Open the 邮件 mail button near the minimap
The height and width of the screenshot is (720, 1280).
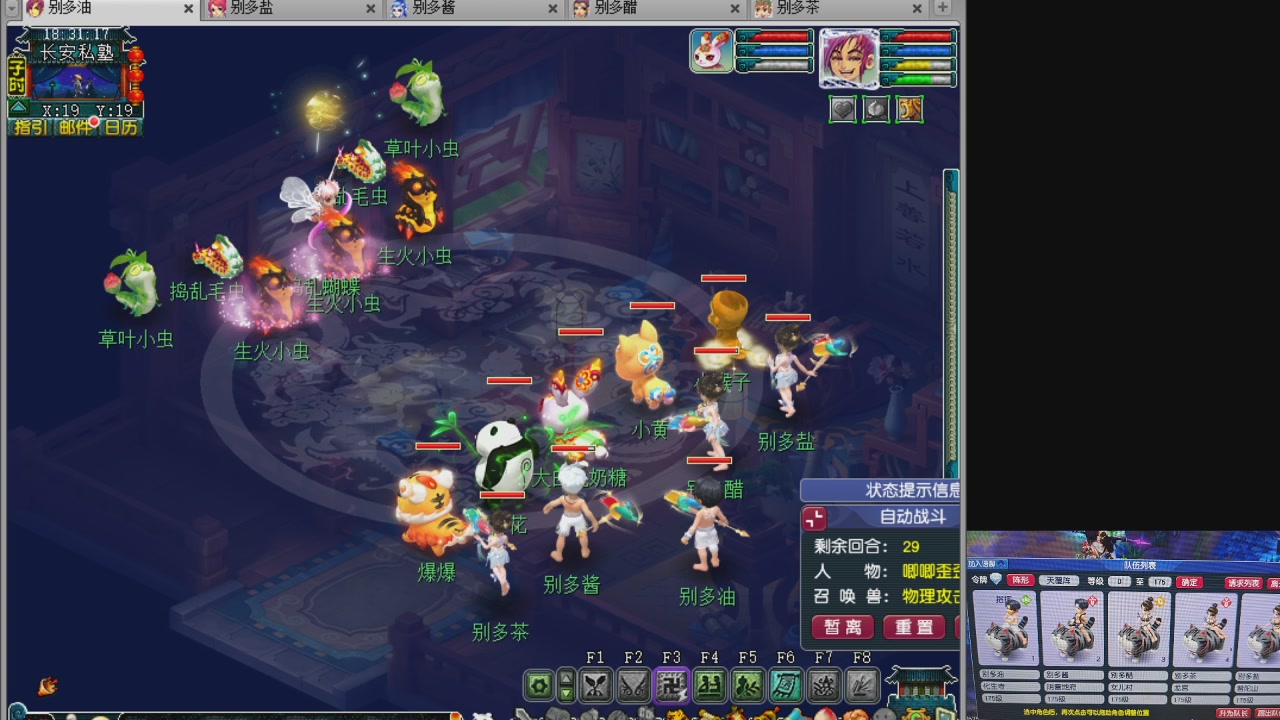click(x=74, y=125)
